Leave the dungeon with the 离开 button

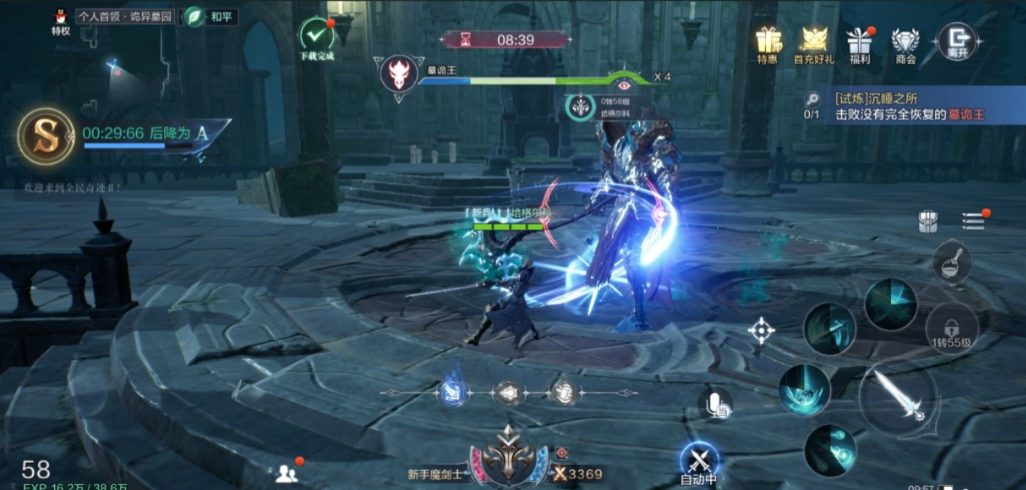(955, 42)
